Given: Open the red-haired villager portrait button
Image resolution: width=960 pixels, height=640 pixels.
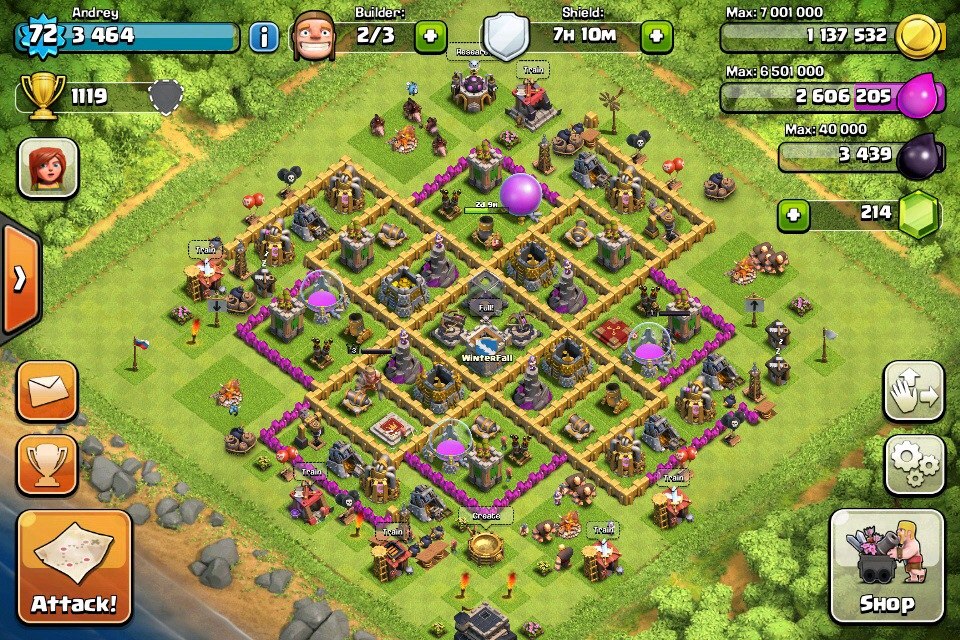Looking at the screenshot, I should point(48,167).
